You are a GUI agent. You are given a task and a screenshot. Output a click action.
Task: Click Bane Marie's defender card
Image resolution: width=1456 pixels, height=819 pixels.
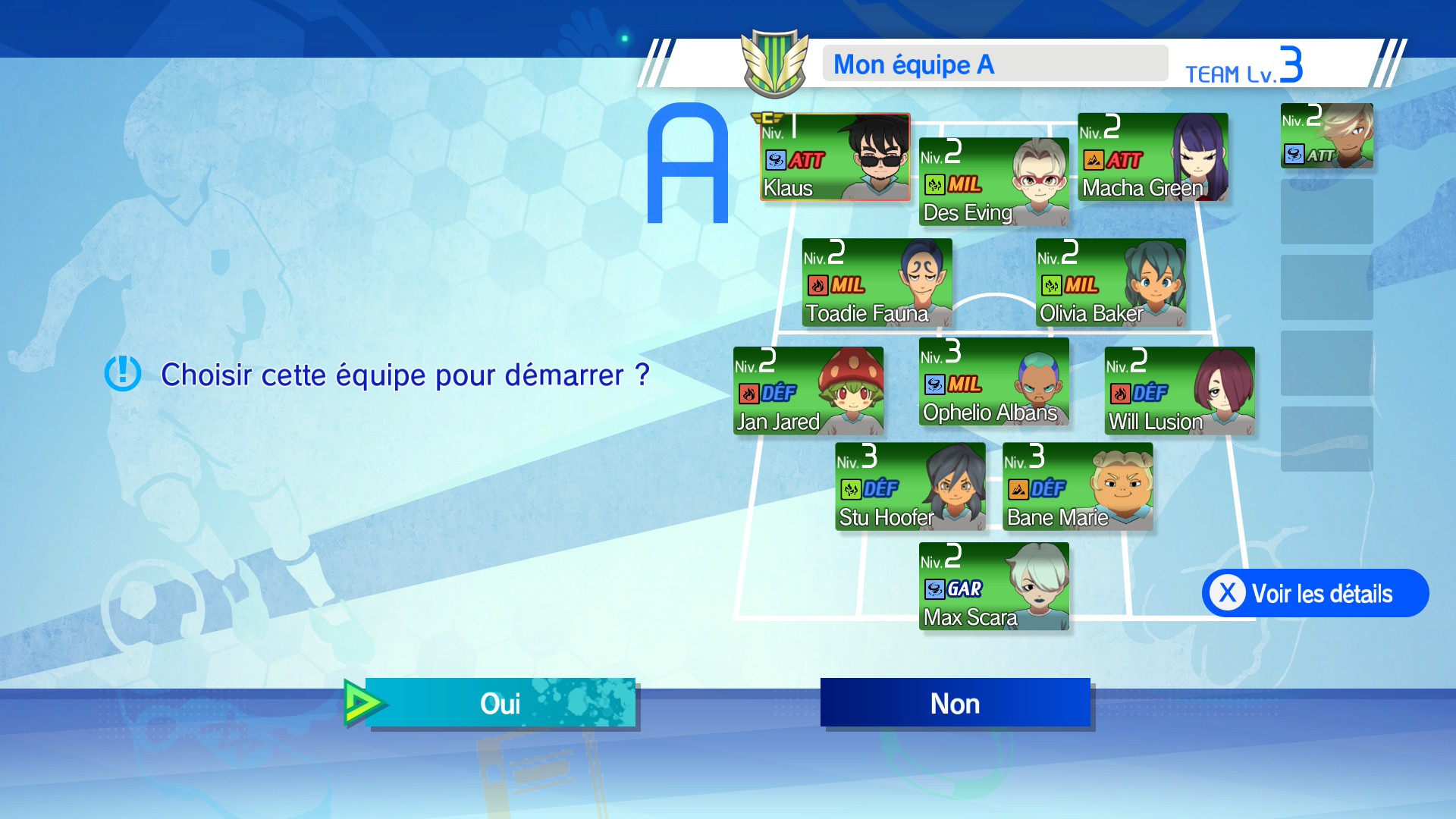coord(1077,487)
